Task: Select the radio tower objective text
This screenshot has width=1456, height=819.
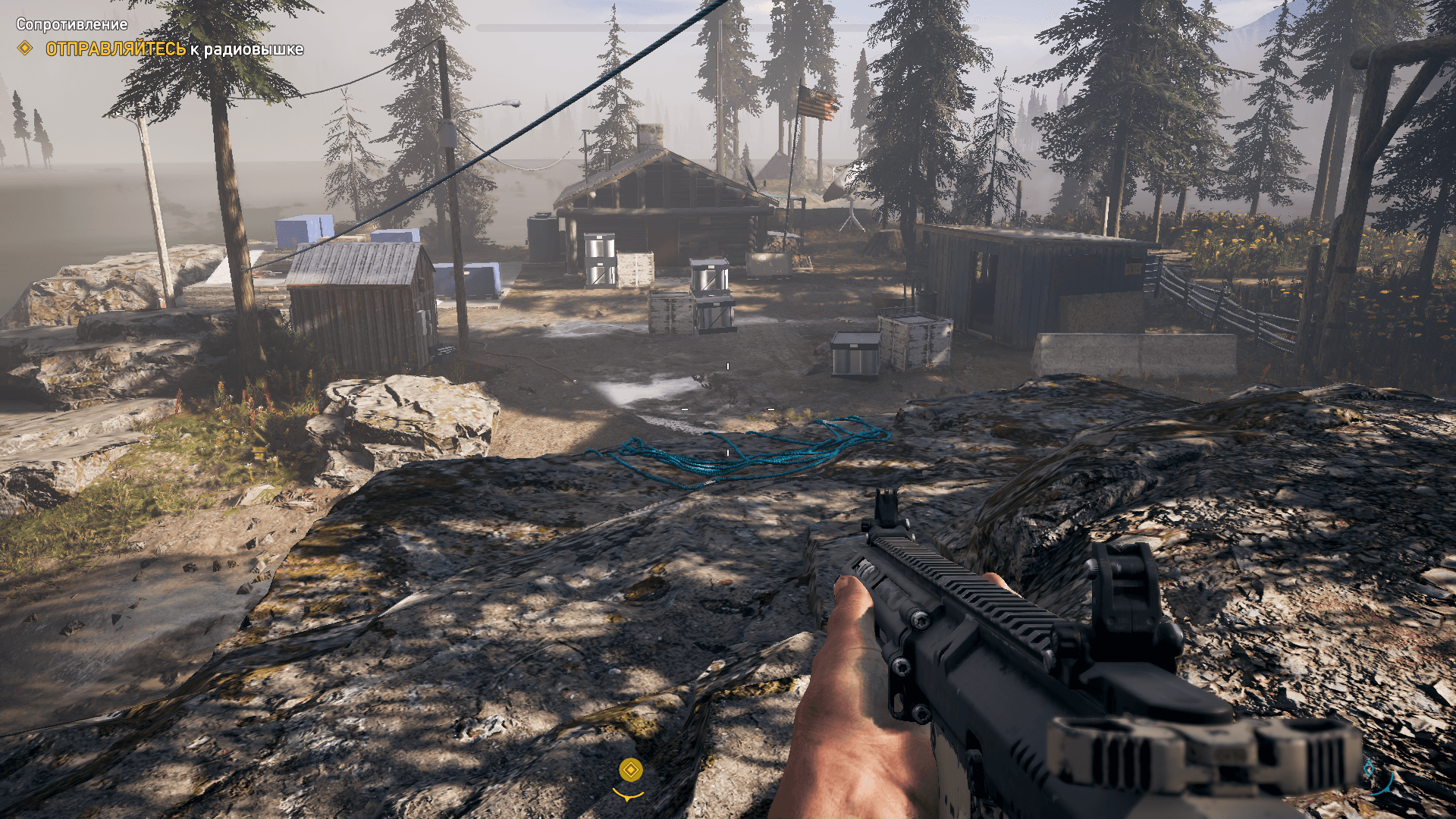Action: 174,49
